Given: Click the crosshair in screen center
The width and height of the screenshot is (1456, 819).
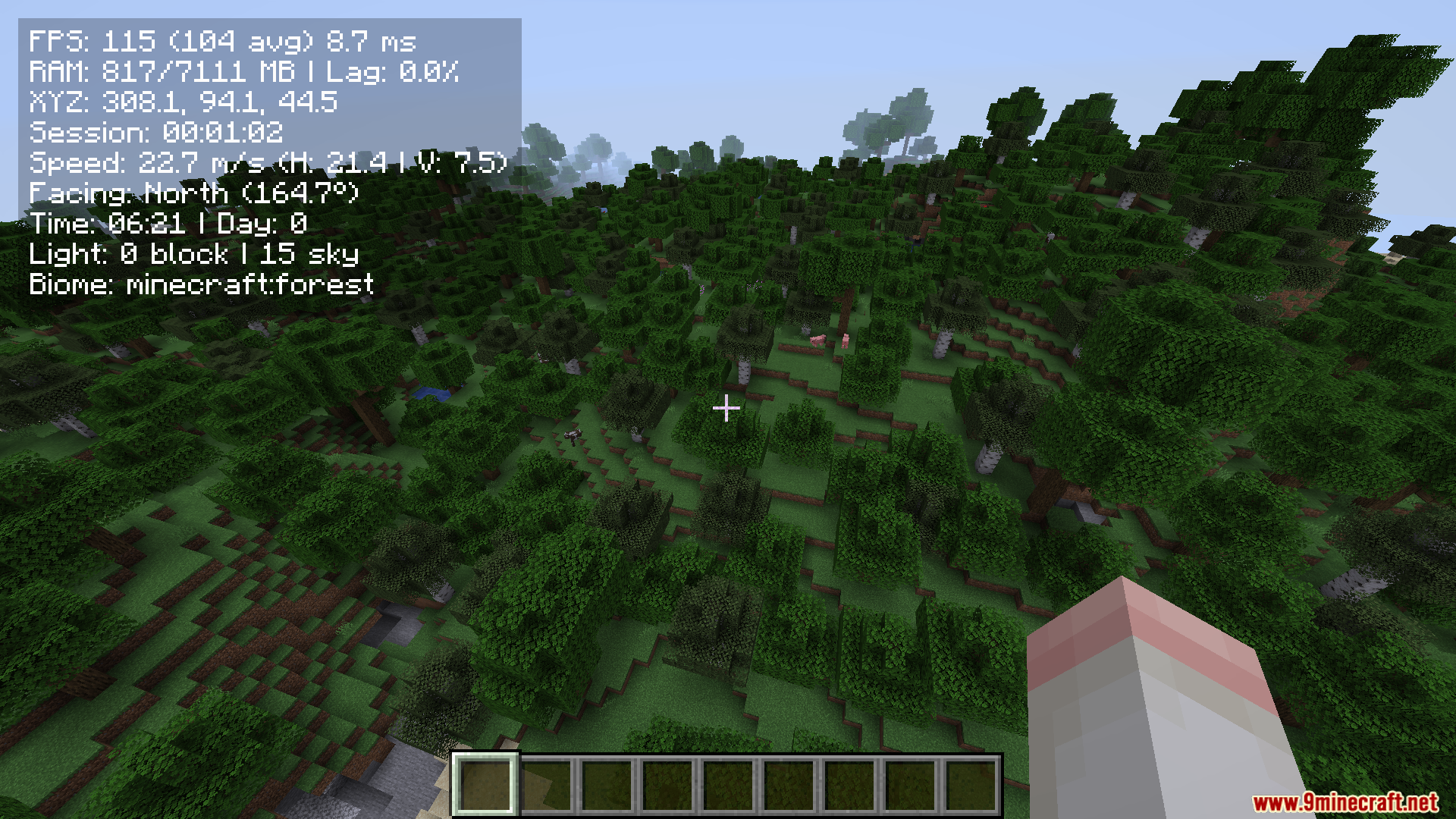Looking at the screenshot, I should click(726, 409).
